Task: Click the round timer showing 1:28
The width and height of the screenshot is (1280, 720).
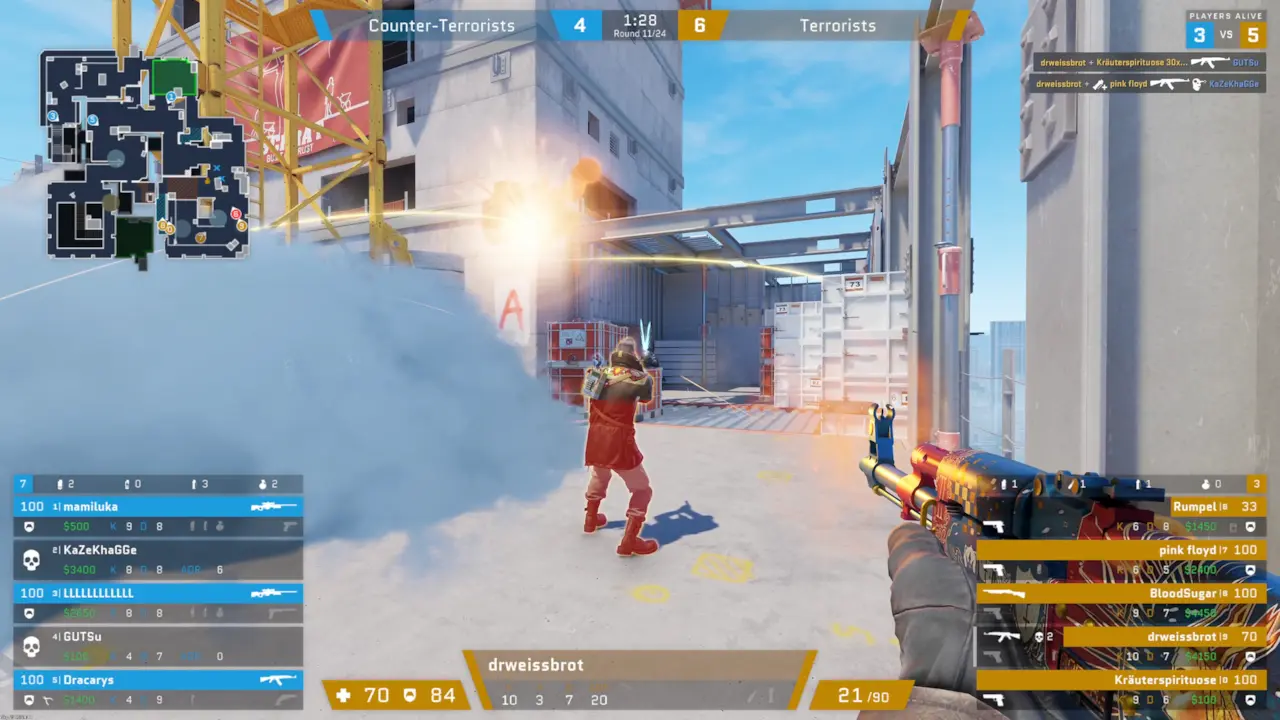Action: pyautogui.click(x=640, y=18)
